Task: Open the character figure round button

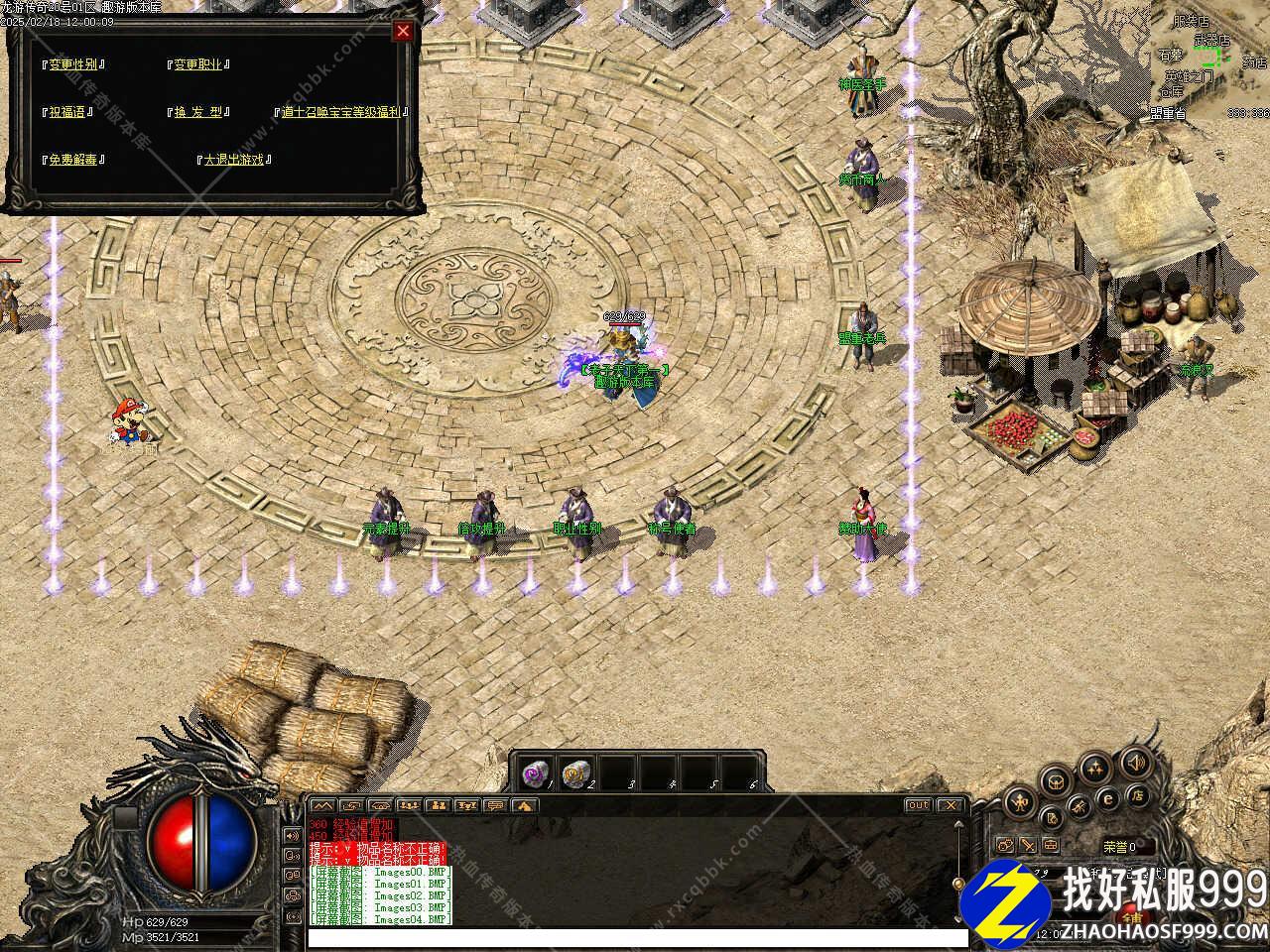Action: (x=1018, y=801)
